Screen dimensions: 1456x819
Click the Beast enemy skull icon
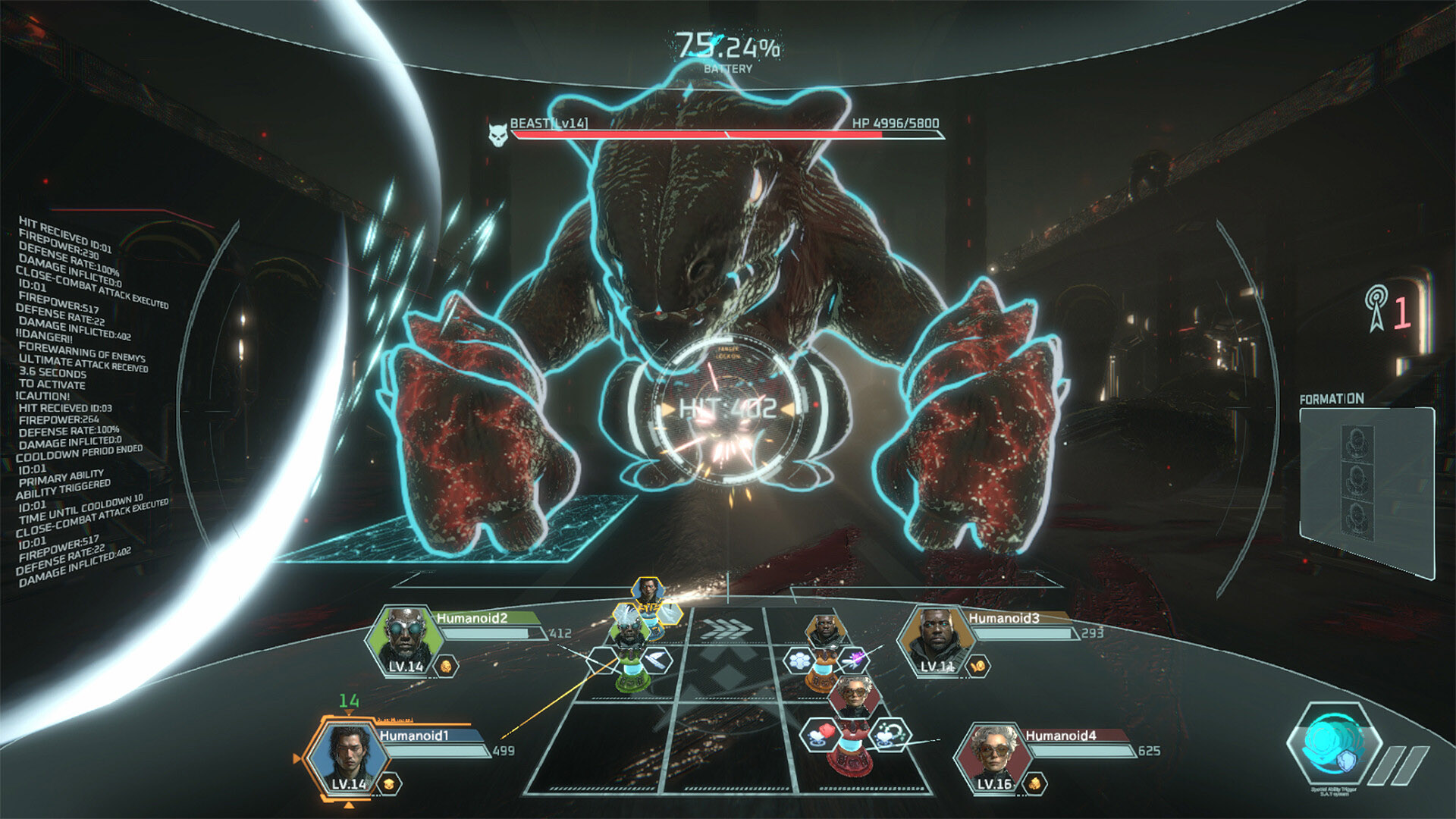tap(497, 135)
